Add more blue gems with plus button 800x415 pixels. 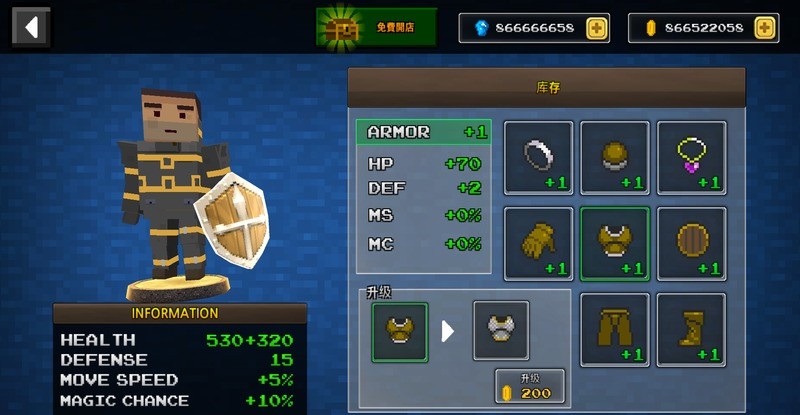coord(596,28)
